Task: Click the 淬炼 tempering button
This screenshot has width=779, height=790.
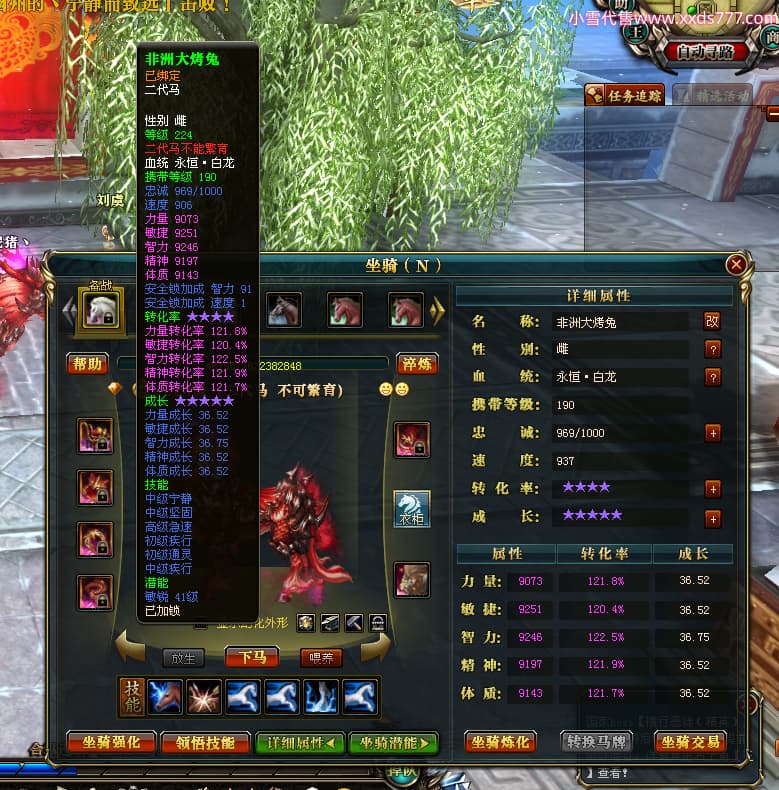Action: (x=416, y=363)
